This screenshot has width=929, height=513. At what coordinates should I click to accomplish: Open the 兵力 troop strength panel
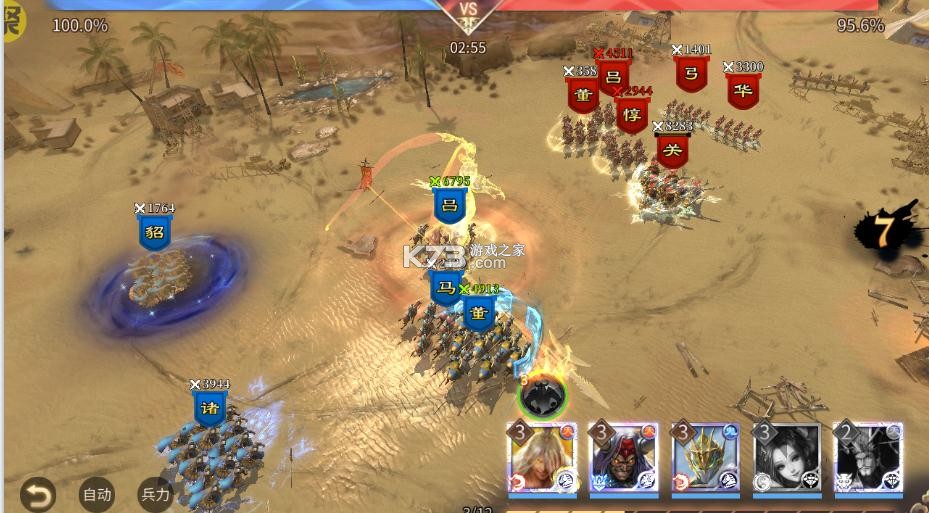click(x=155, y=494)
